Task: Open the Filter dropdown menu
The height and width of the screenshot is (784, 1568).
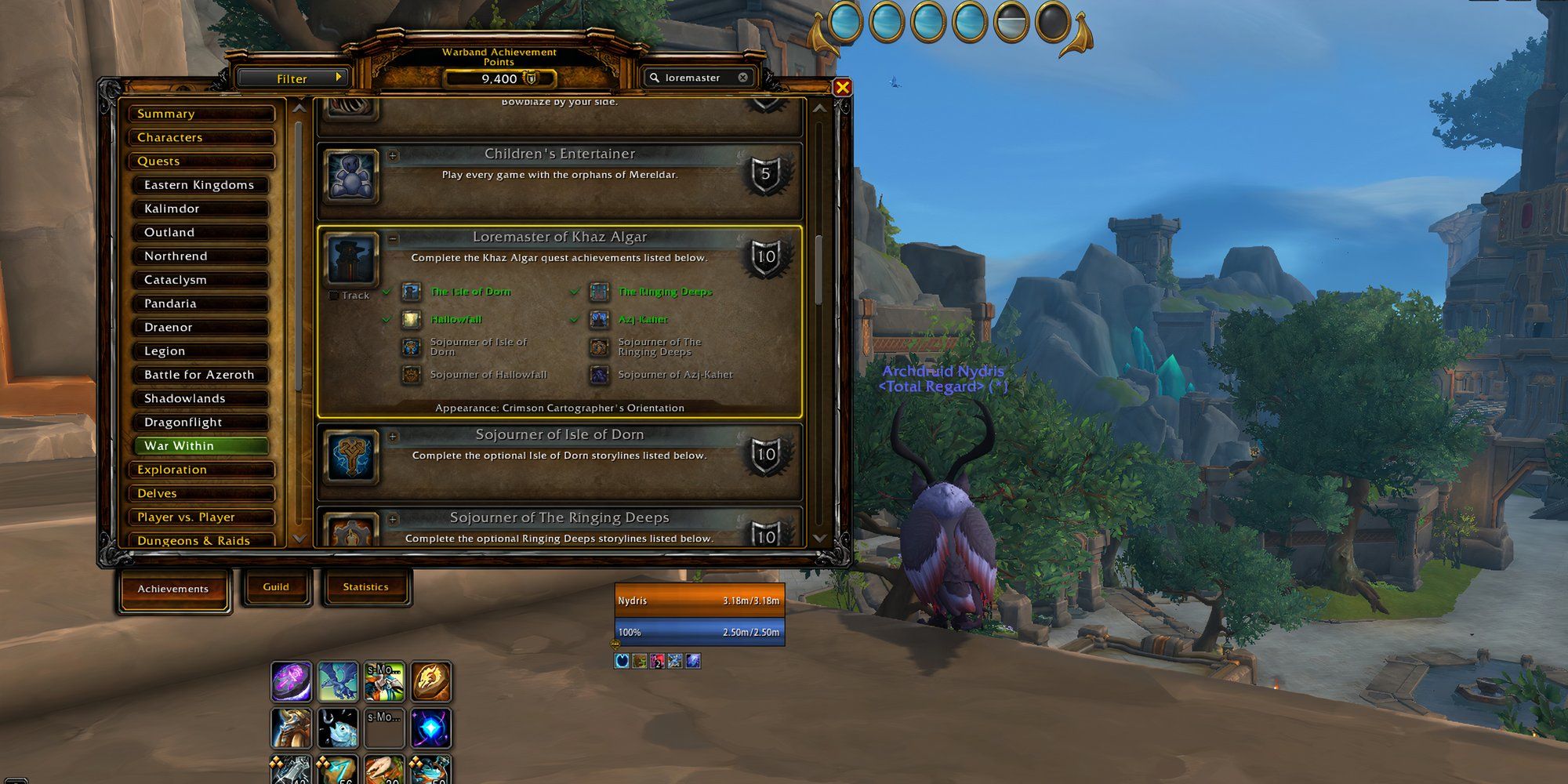Action: [292, 78]
